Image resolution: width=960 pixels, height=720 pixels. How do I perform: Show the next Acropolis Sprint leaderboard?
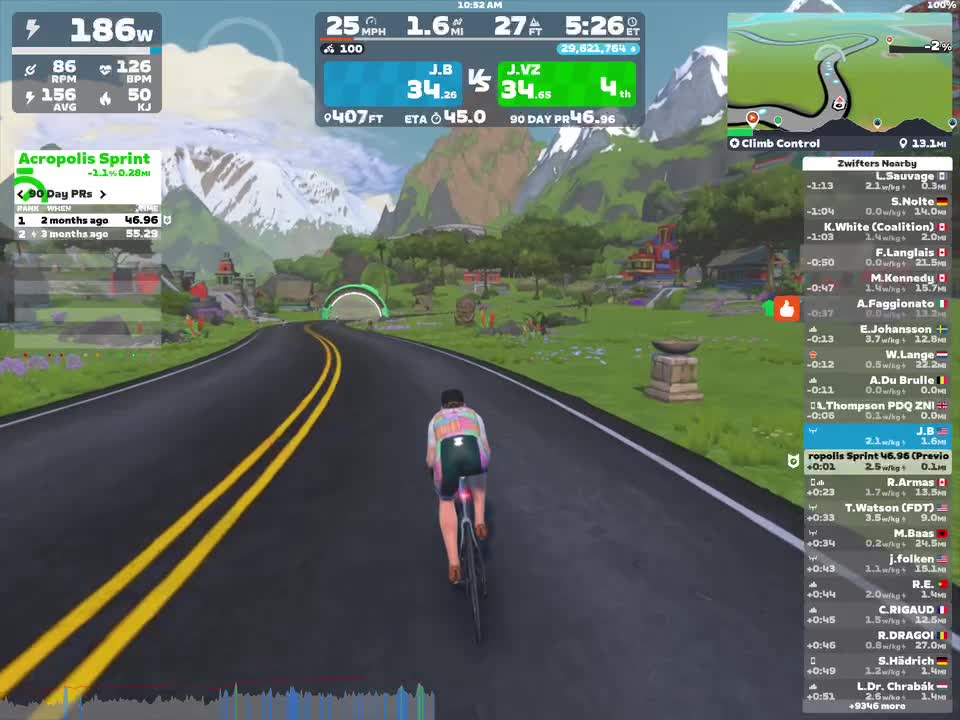102,194
